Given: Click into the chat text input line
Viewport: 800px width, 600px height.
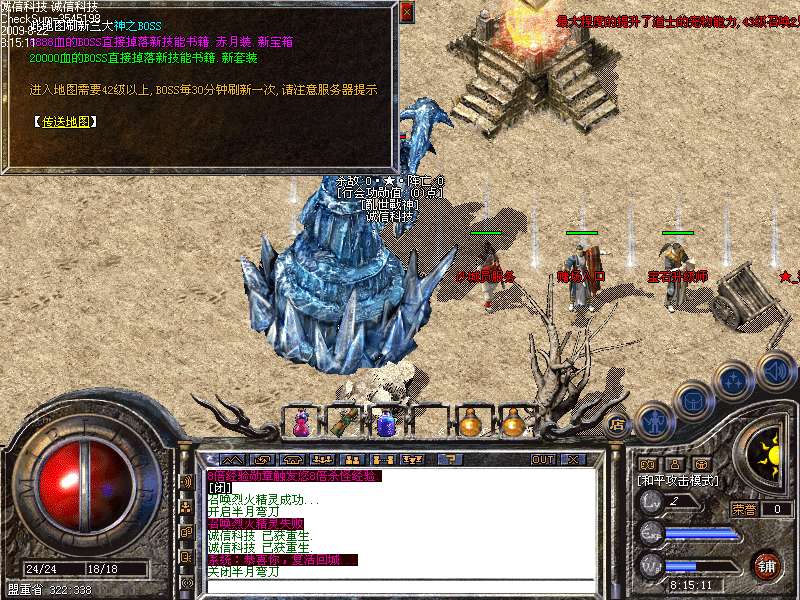Looking at the screenshot, I should pyautogui.click(x=400, y=584).
